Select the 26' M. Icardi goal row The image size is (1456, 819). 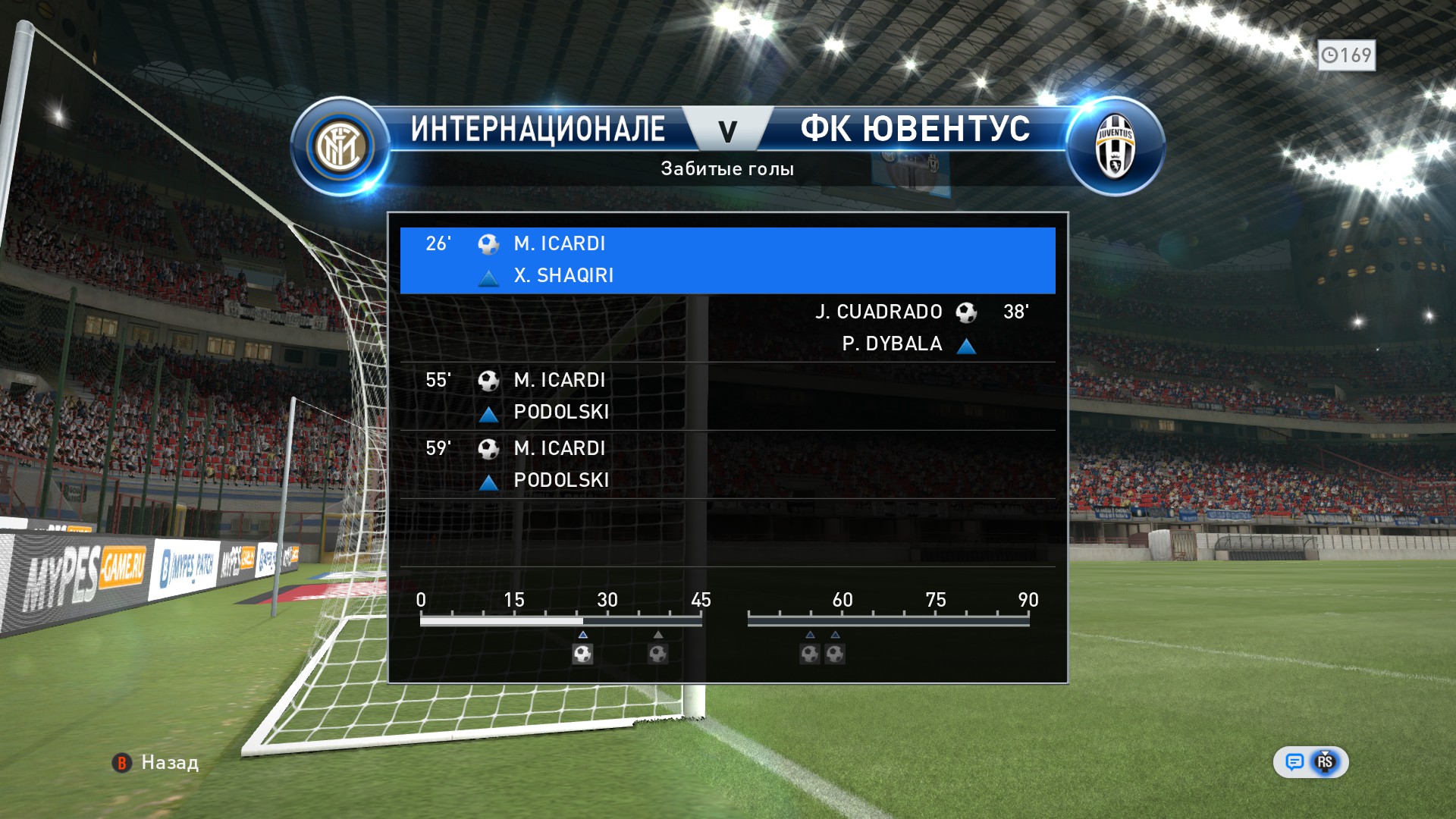tap(727, 260)
